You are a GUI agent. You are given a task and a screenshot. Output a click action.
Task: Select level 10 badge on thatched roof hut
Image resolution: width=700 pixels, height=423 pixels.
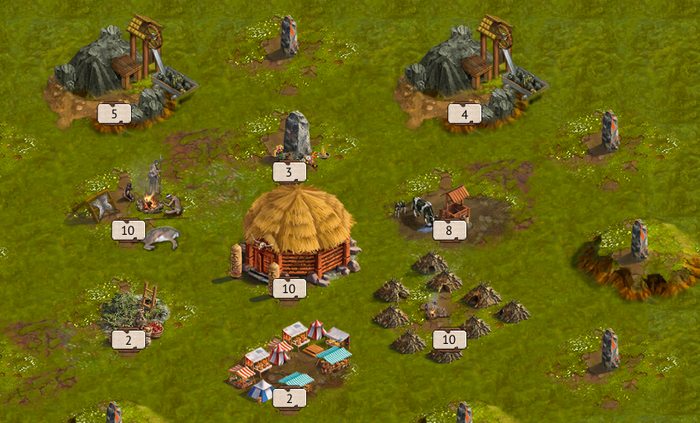[x=289, y=289]
